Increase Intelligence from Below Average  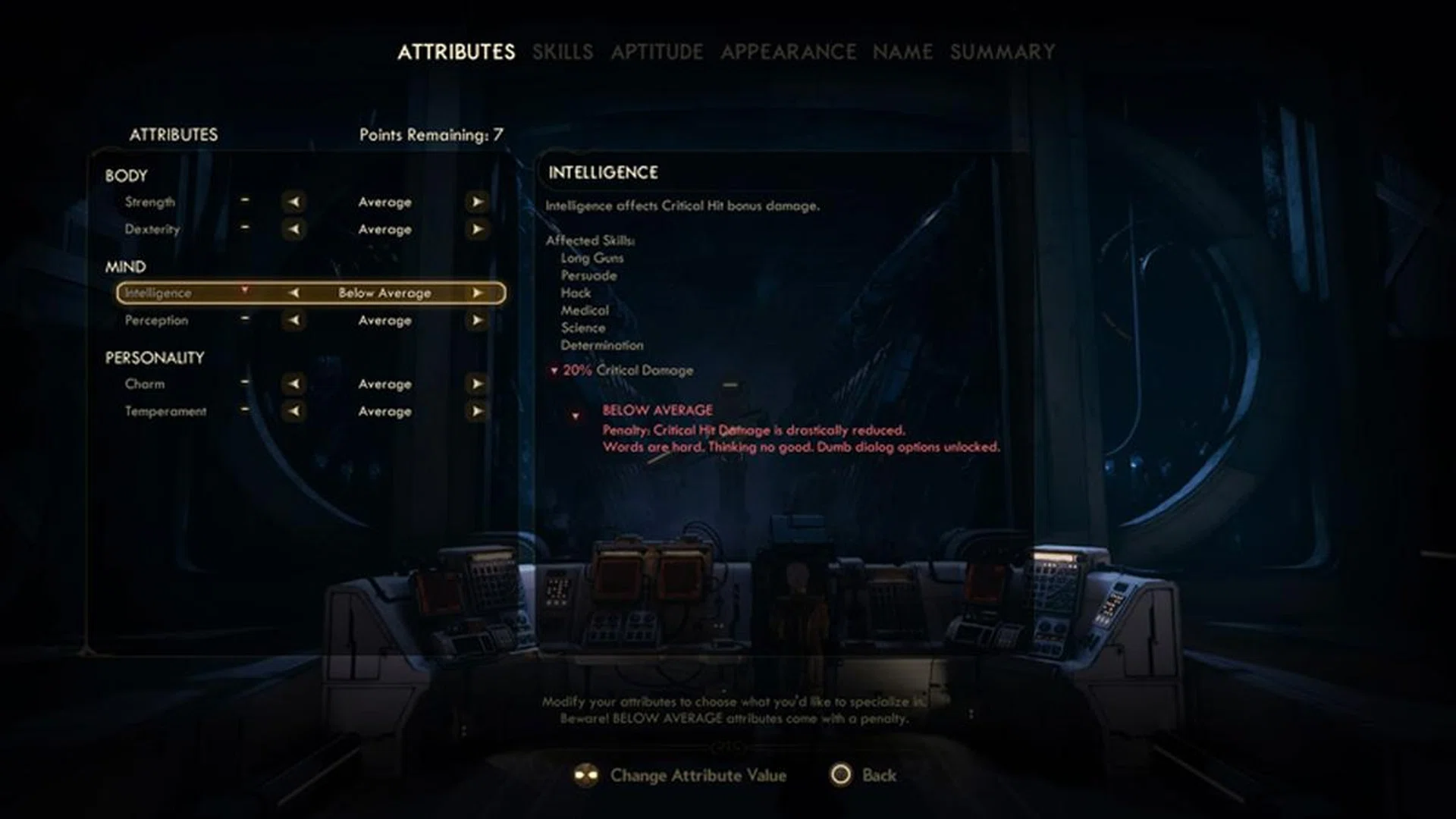477,293
